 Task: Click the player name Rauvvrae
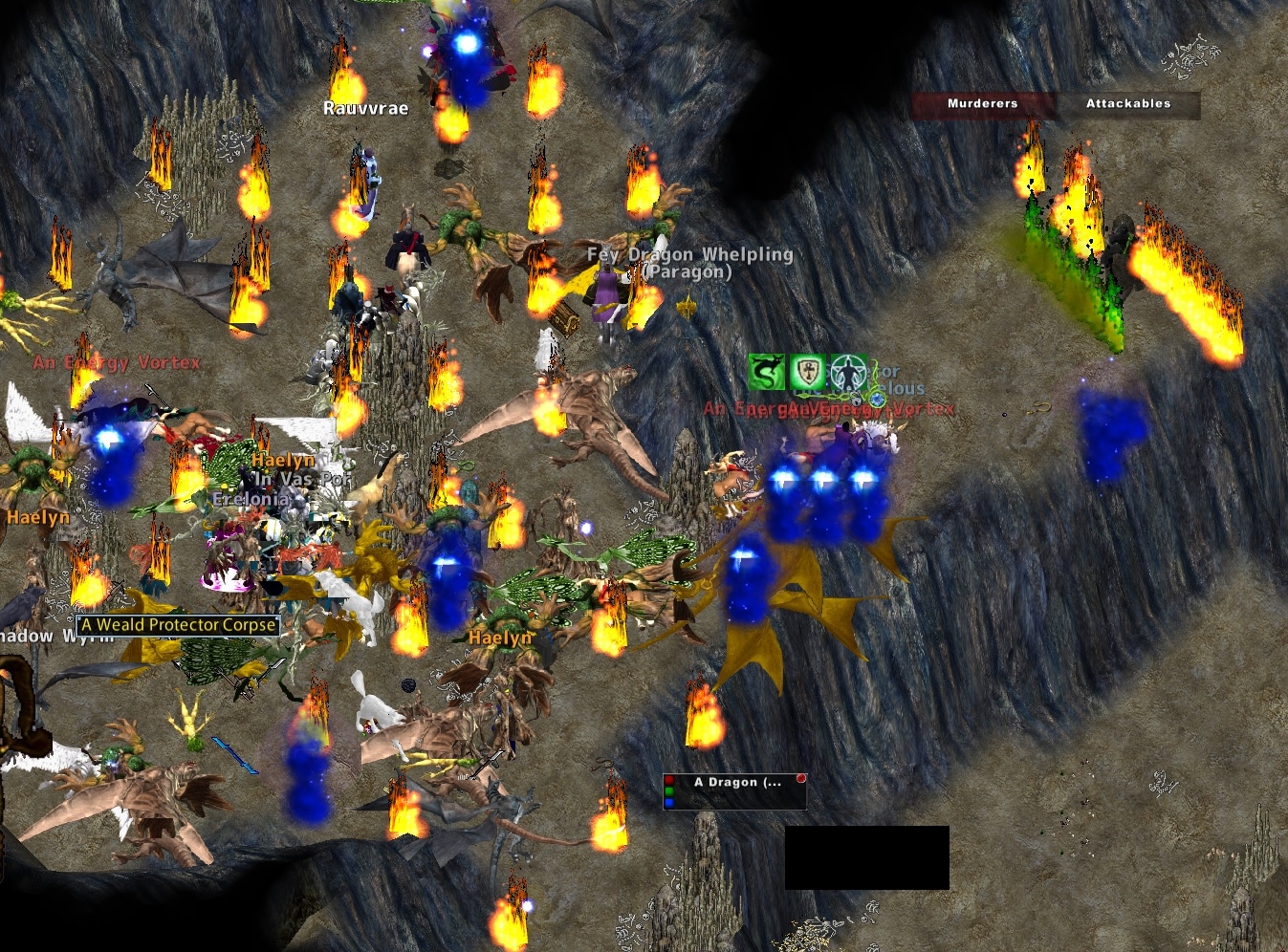(x=365, y=108)
